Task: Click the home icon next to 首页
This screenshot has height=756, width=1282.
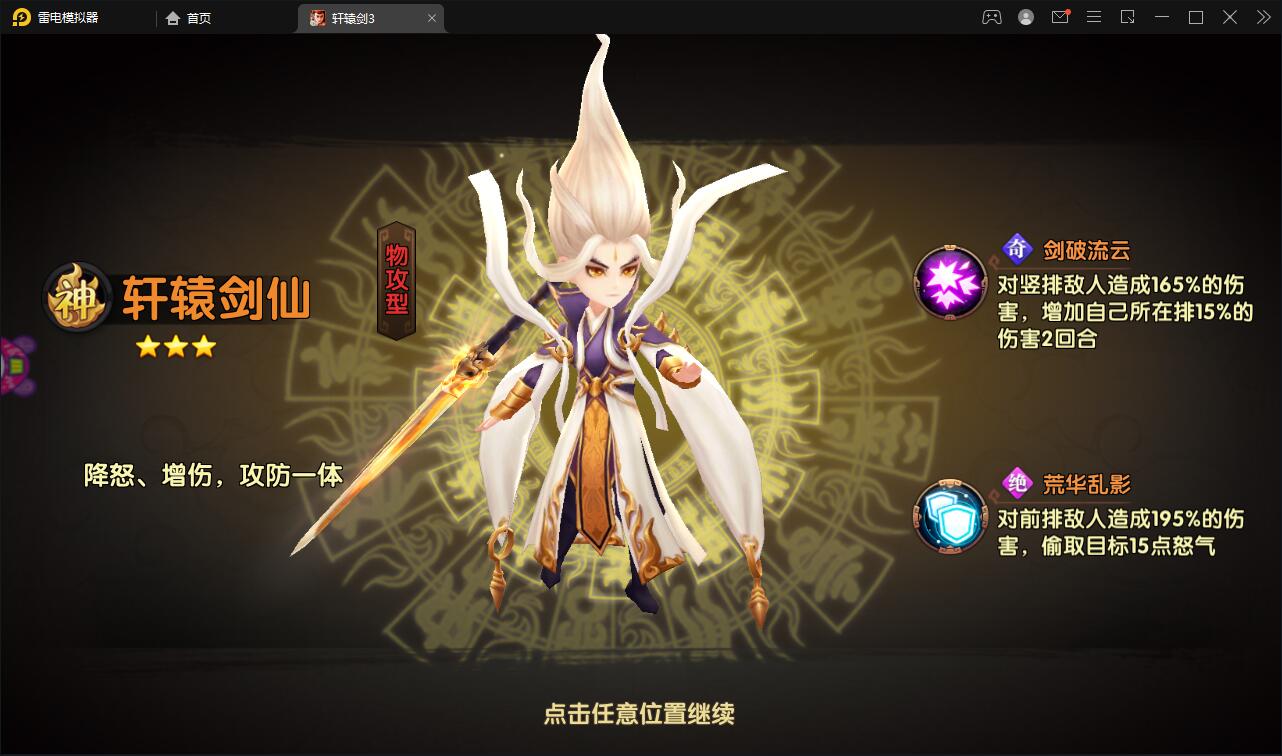Action: (172, 17)
